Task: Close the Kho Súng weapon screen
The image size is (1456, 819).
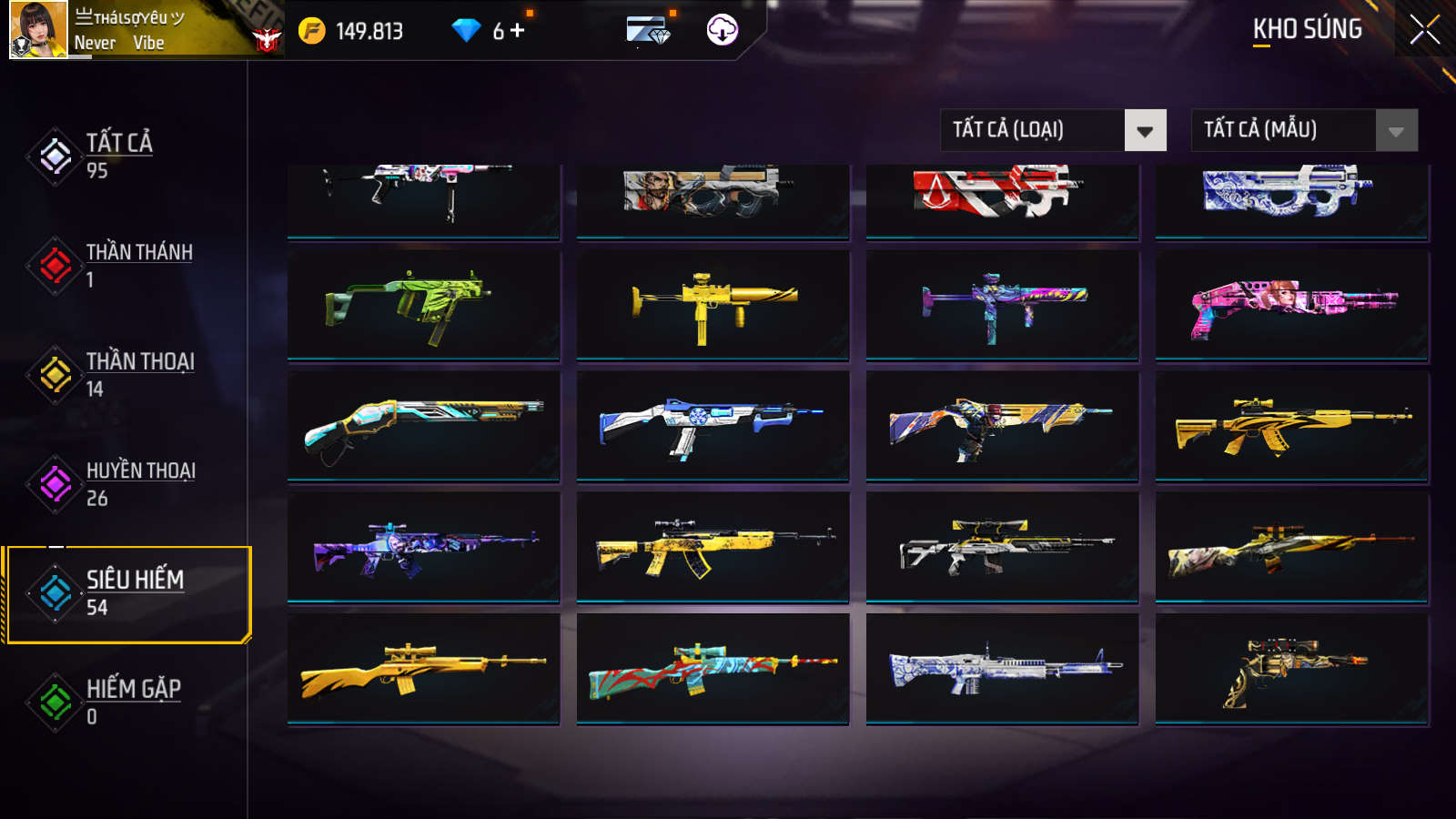Action: click(x=1424, y=30)
